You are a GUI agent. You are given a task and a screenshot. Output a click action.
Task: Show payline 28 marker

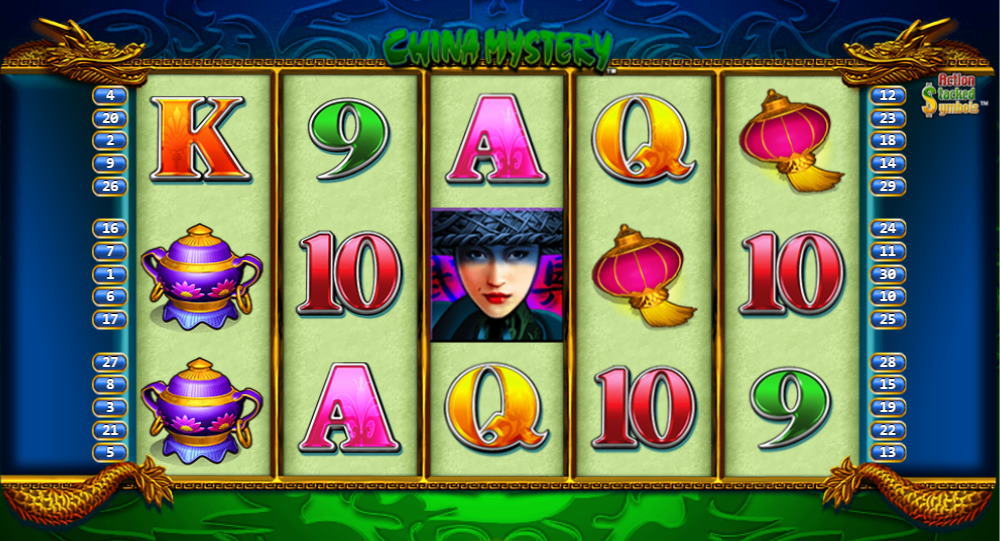coord(887,362)
